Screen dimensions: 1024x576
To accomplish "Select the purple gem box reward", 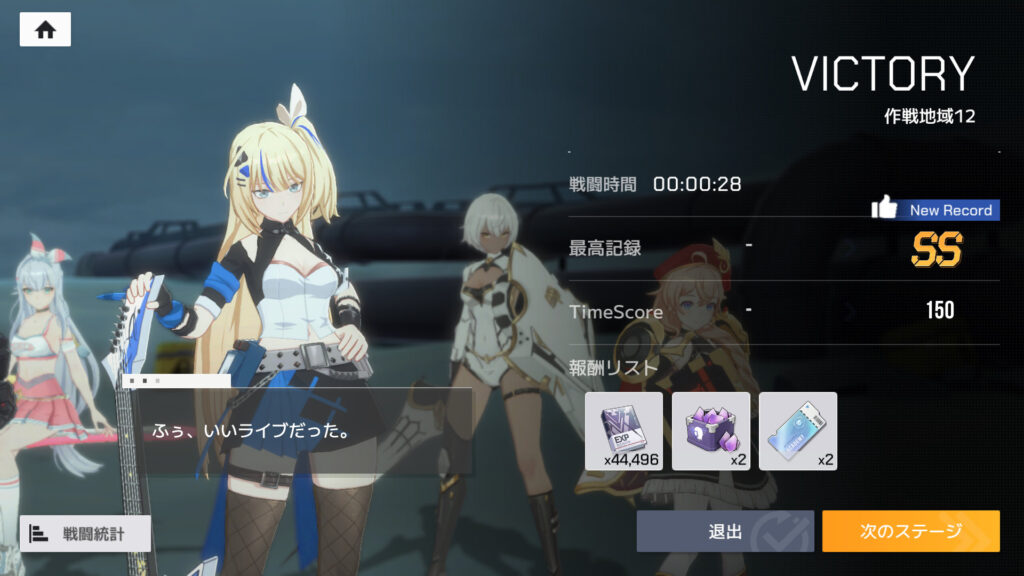I will 711,431.
